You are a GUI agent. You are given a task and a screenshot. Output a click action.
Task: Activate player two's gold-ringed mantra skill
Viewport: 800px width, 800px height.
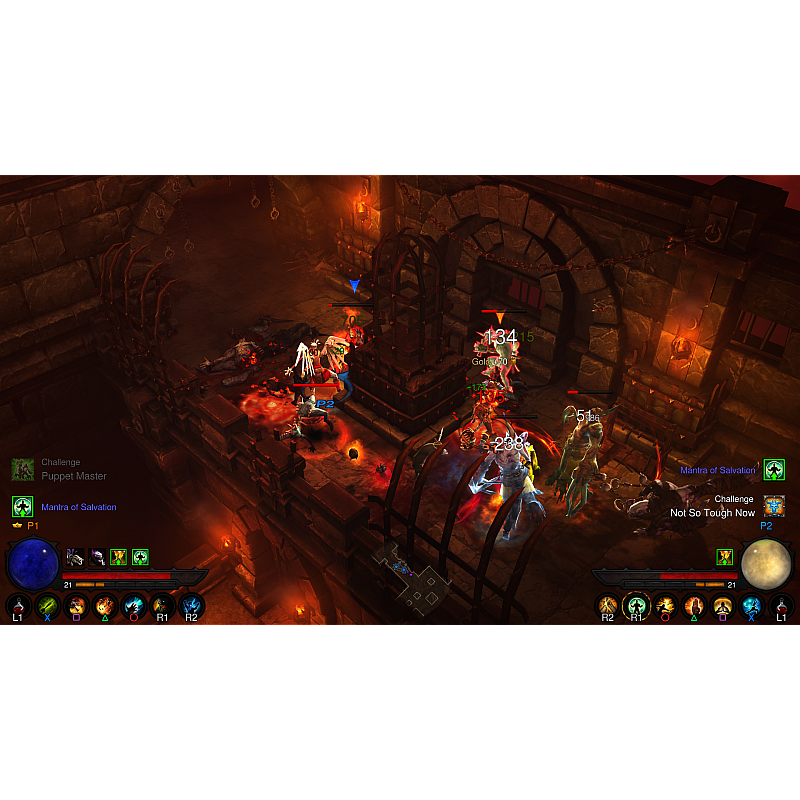pos(636,606)
